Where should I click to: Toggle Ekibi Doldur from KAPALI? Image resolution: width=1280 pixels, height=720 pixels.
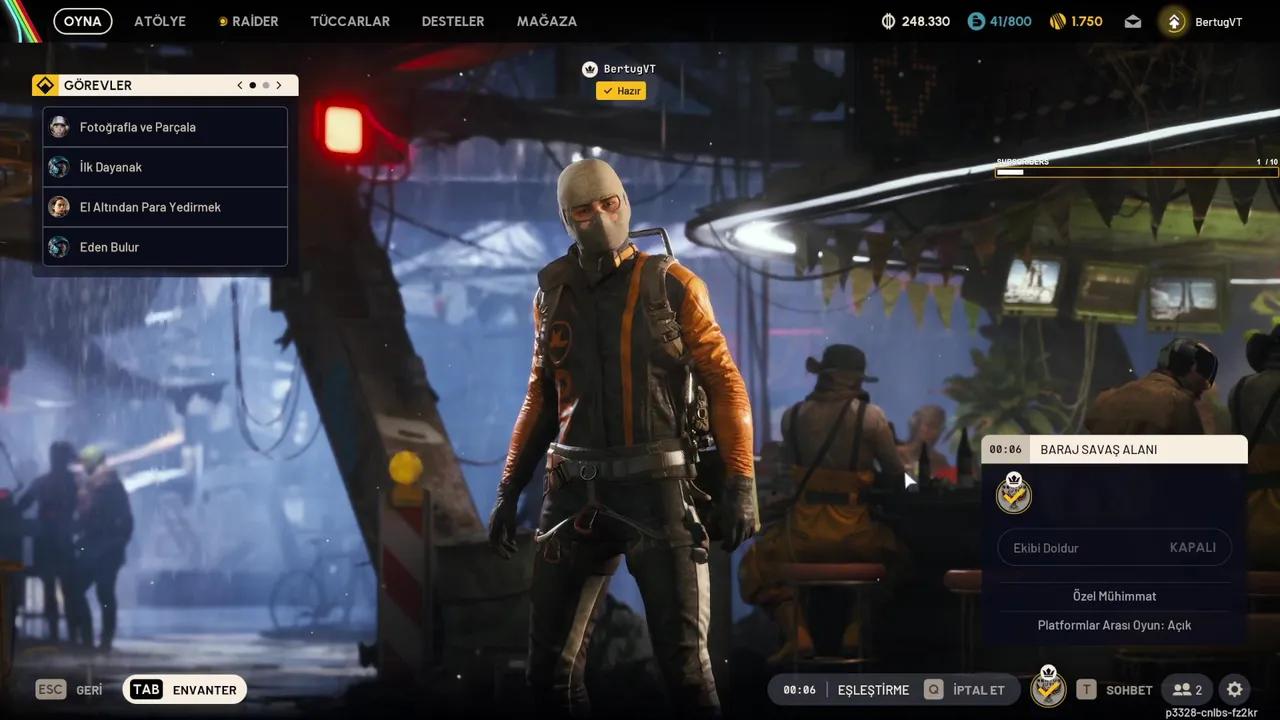coord(1114,547)
